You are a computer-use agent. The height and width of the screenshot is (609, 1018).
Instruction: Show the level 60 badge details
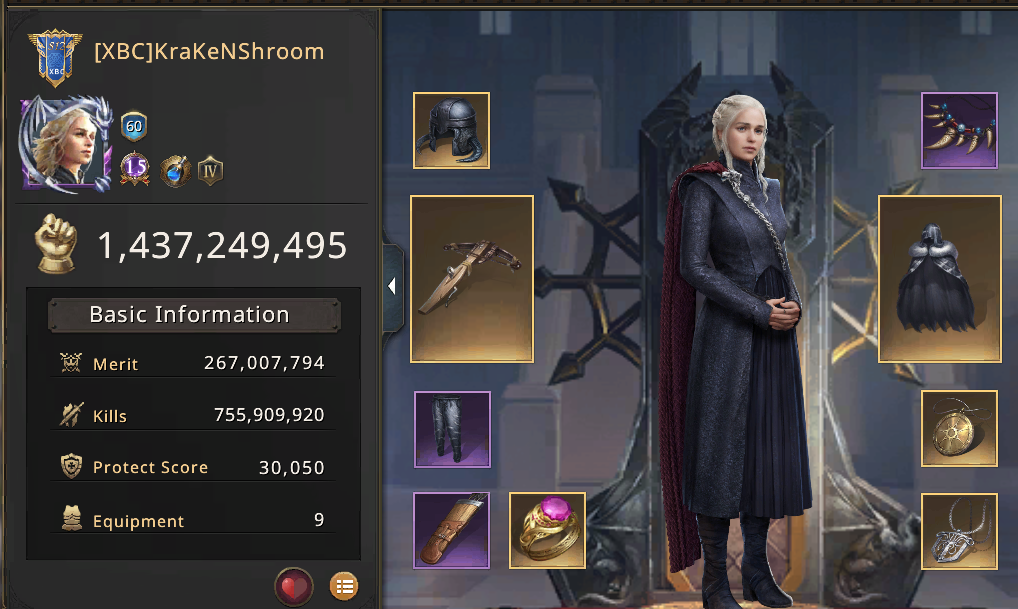(x=134, y=127)
